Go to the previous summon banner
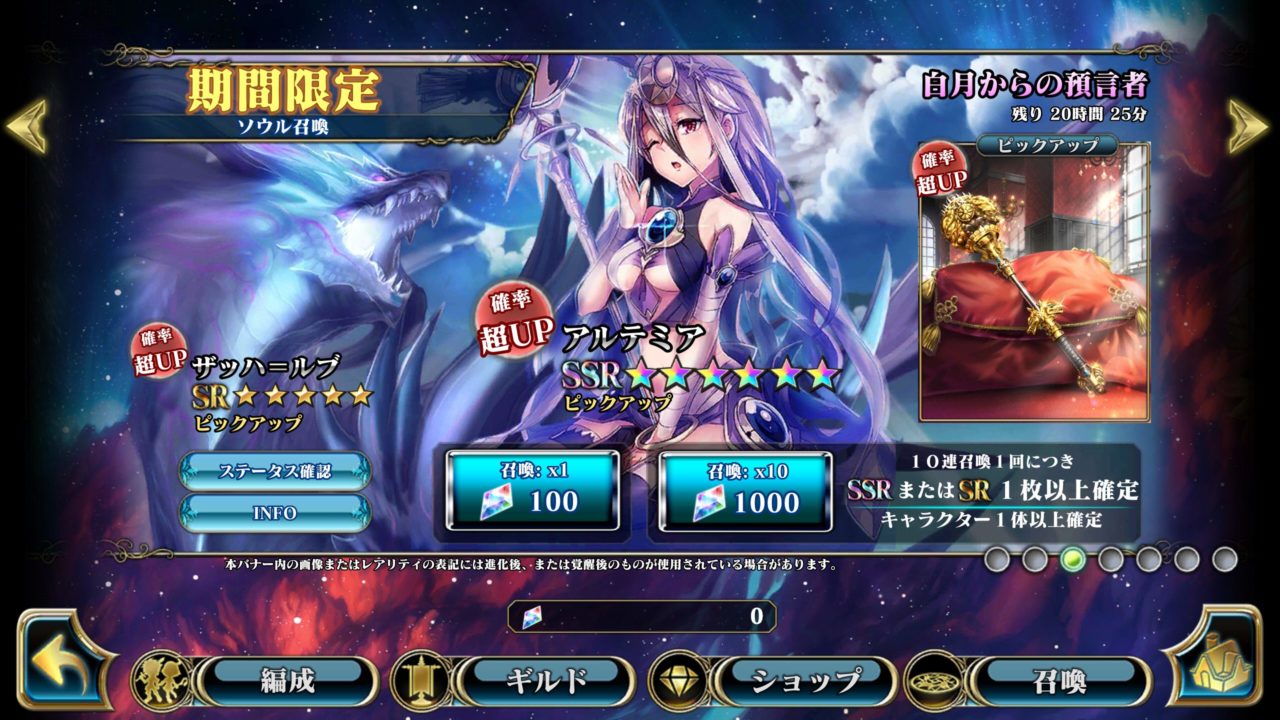This screenshot has width=1280, height=720. [x=26, y=125]
